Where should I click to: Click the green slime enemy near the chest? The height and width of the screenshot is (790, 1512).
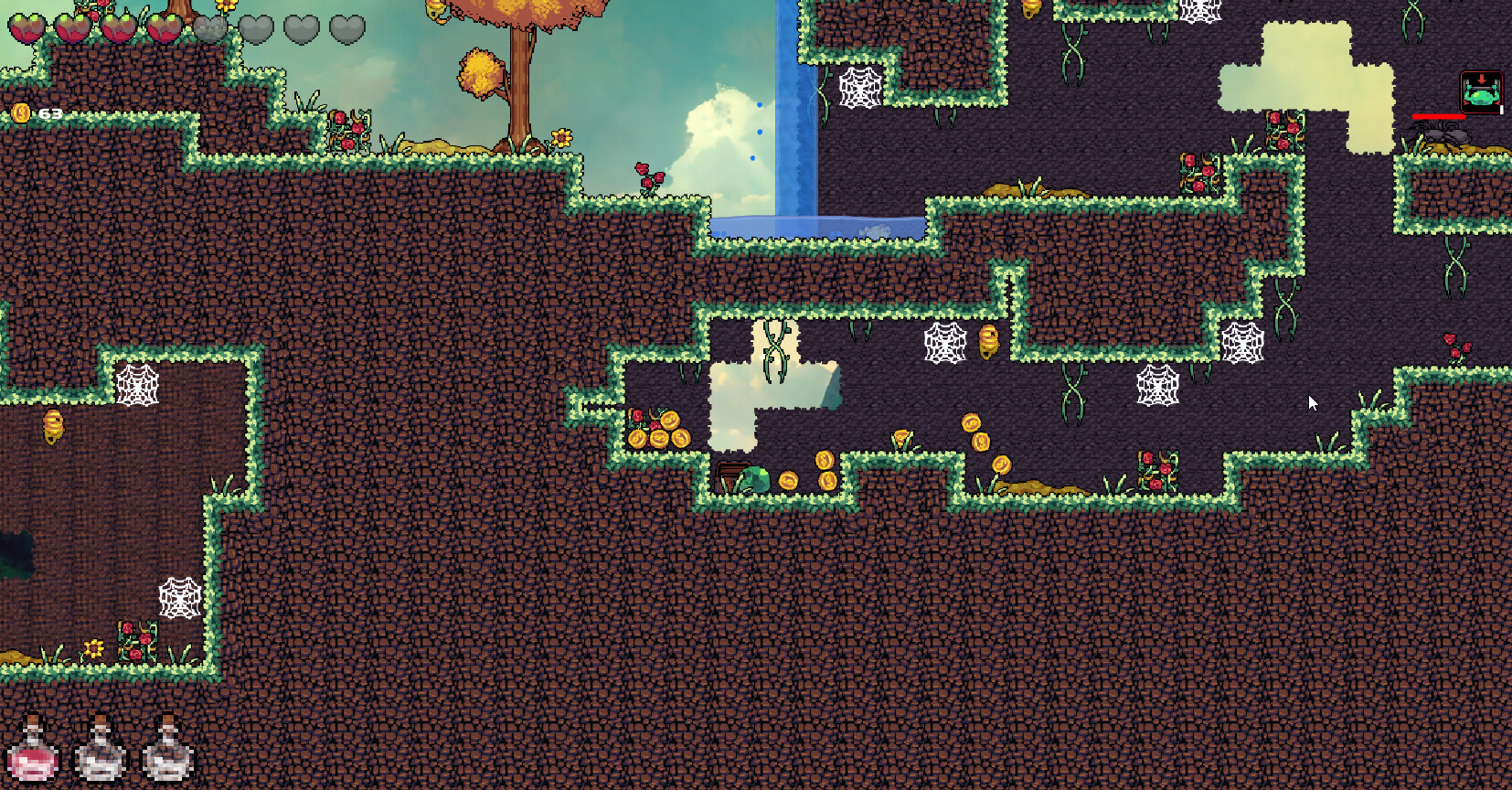[757, 477]
